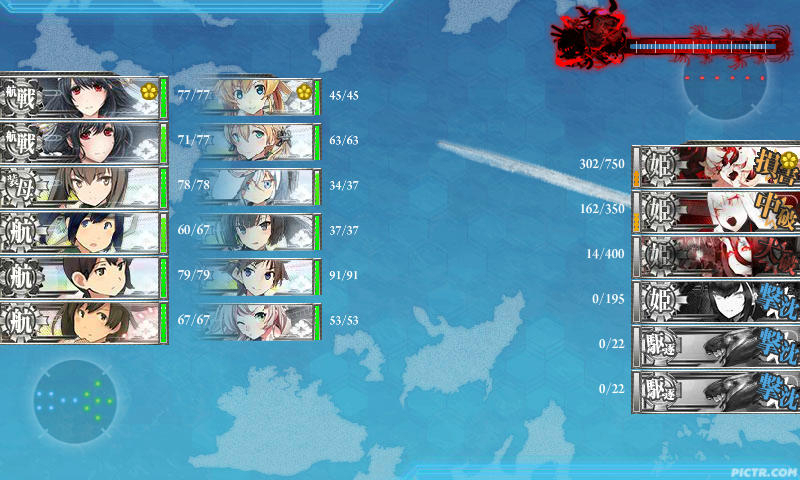Select the enemy card with 14/400 HP

point(716,255)
